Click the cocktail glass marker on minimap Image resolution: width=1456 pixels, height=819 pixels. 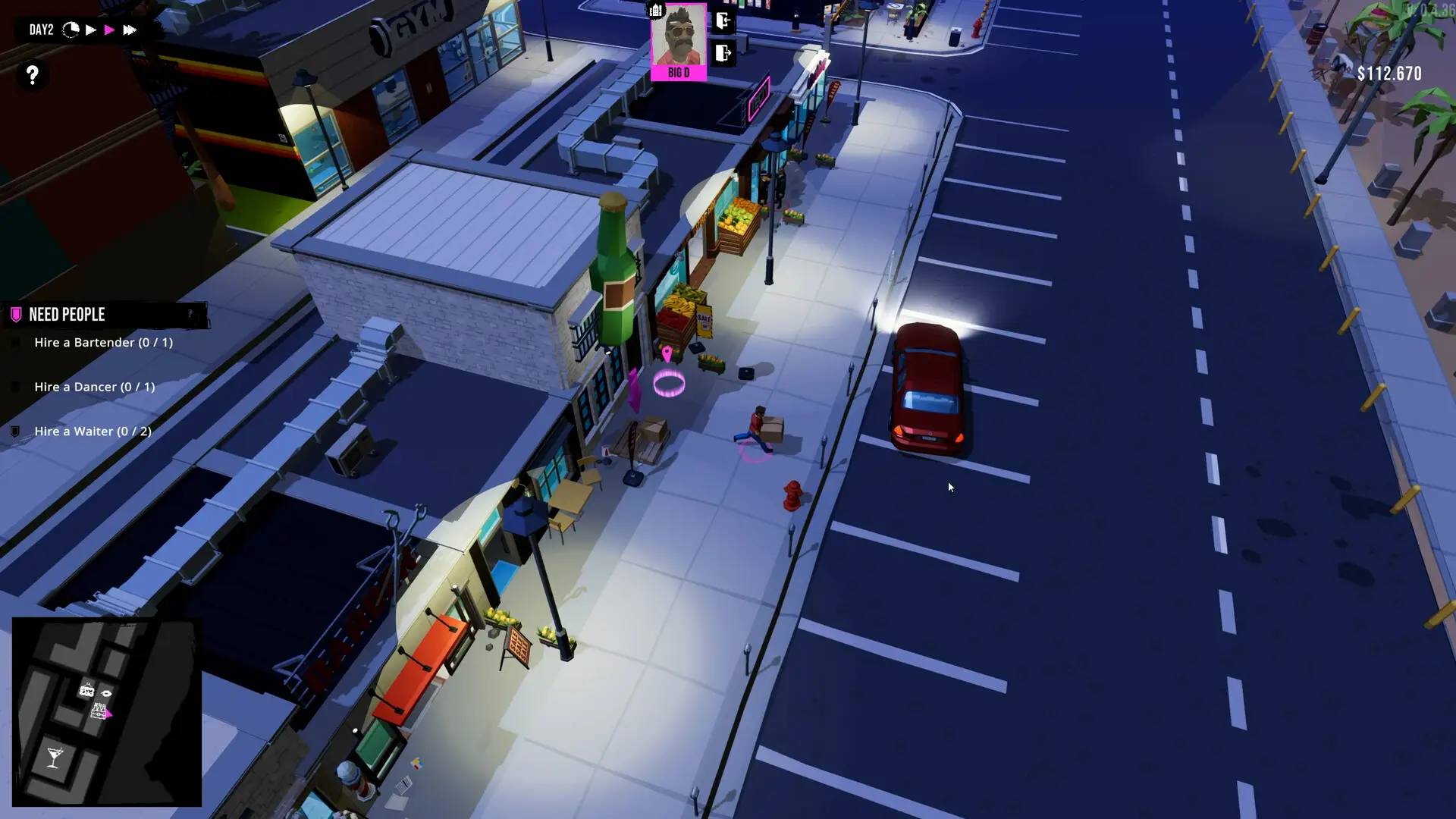tap(55, 756)
